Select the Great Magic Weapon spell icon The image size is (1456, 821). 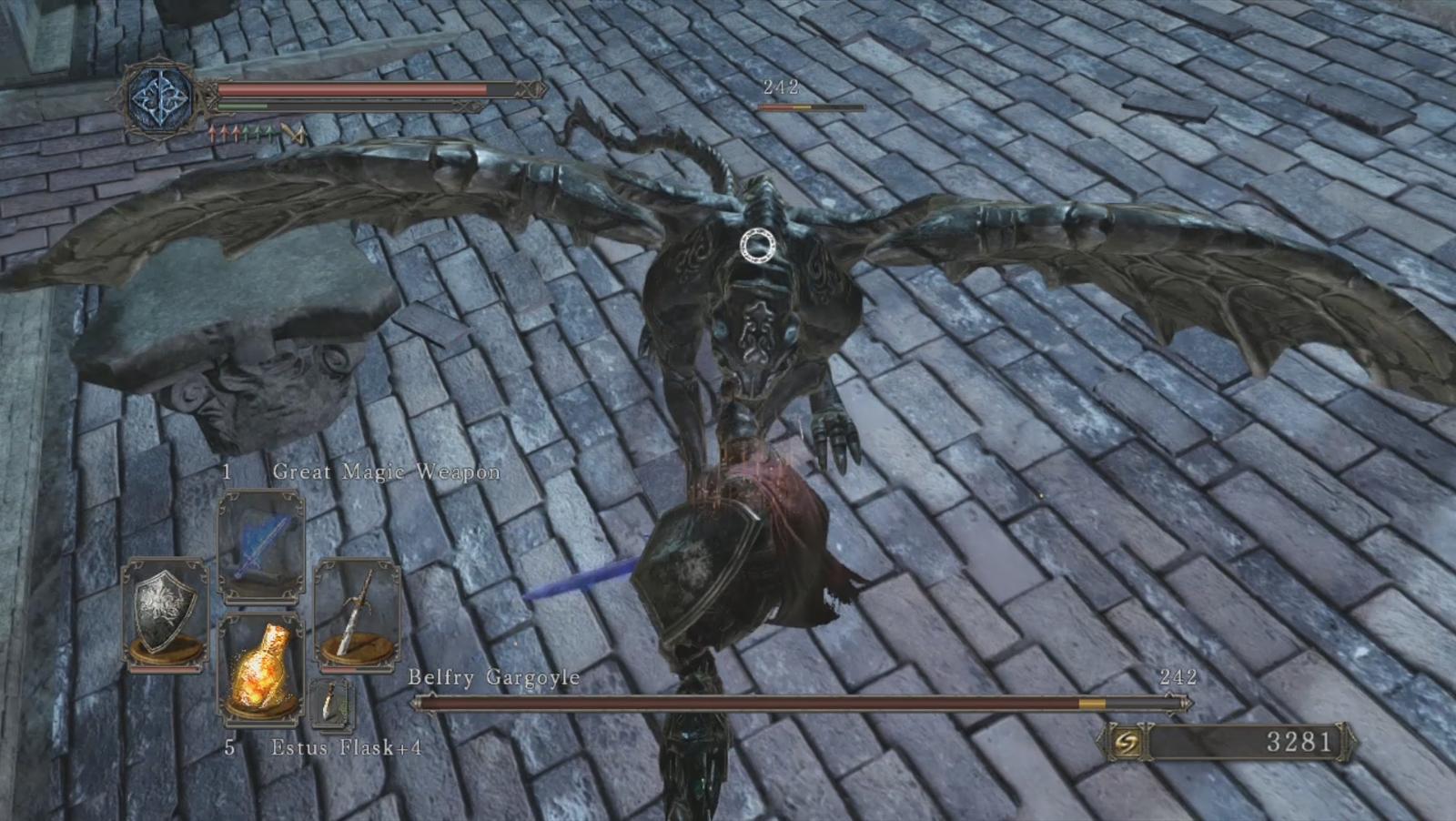(261, 544)
